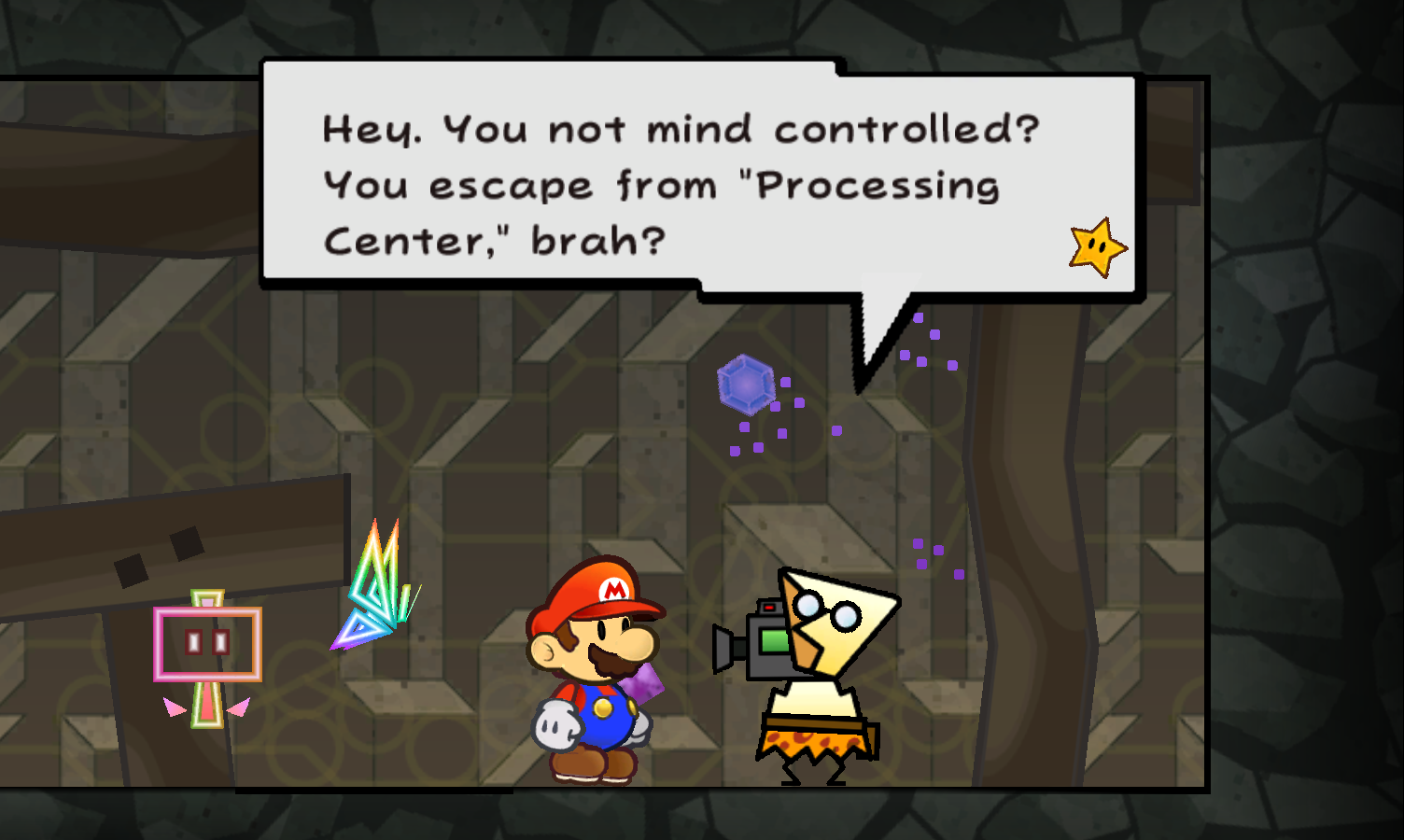Advance the speech bubble about Processing Center
The height and width of the screenshot is (840, 1404).
tap(680, 185)
